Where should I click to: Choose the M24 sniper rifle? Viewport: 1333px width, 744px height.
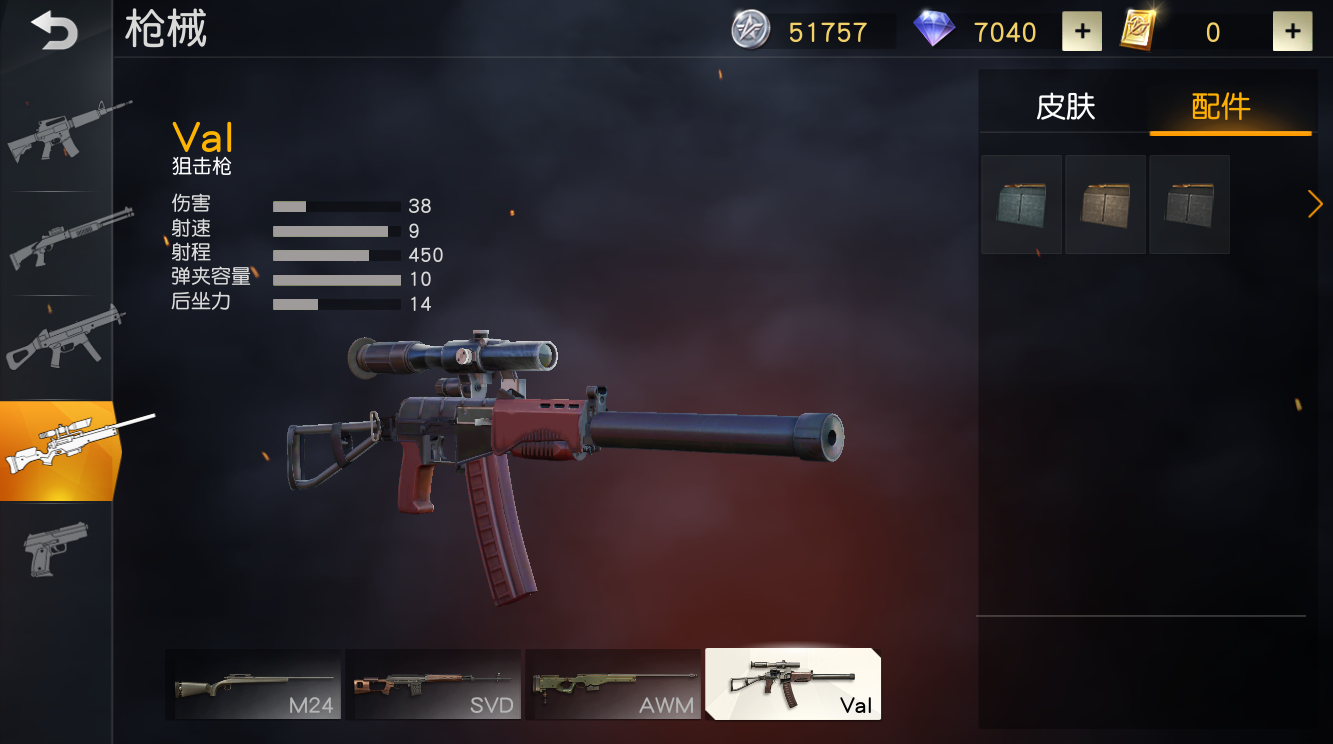pyautogui.click(x=254, y=685)
